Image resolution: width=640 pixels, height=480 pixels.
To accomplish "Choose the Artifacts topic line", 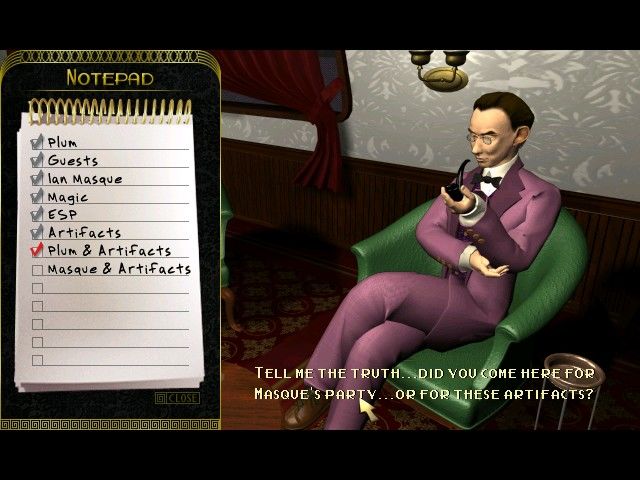I will coord(82,233).
